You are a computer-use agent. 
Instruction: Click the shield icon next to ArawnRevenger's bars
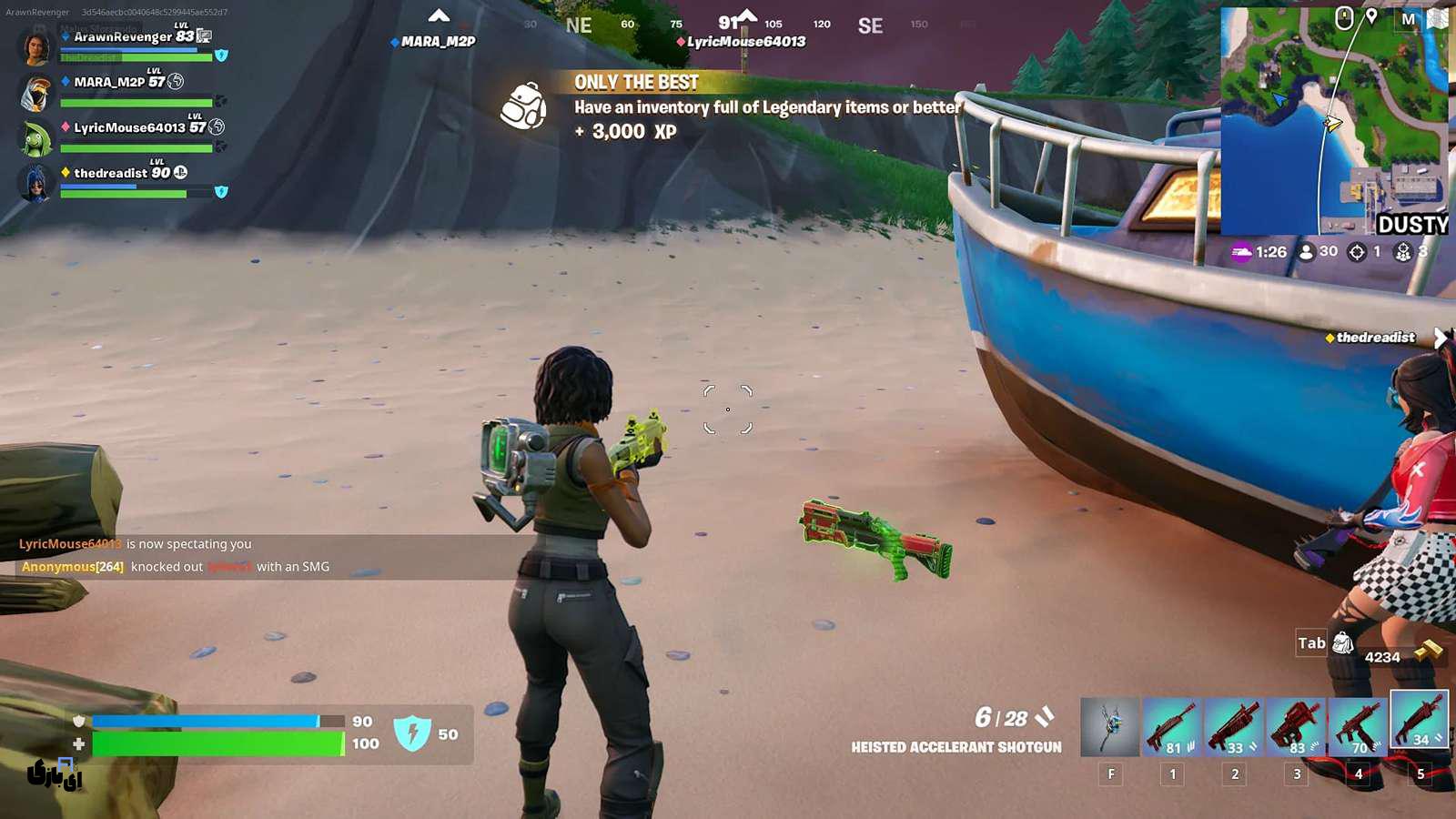click(219, 56)
